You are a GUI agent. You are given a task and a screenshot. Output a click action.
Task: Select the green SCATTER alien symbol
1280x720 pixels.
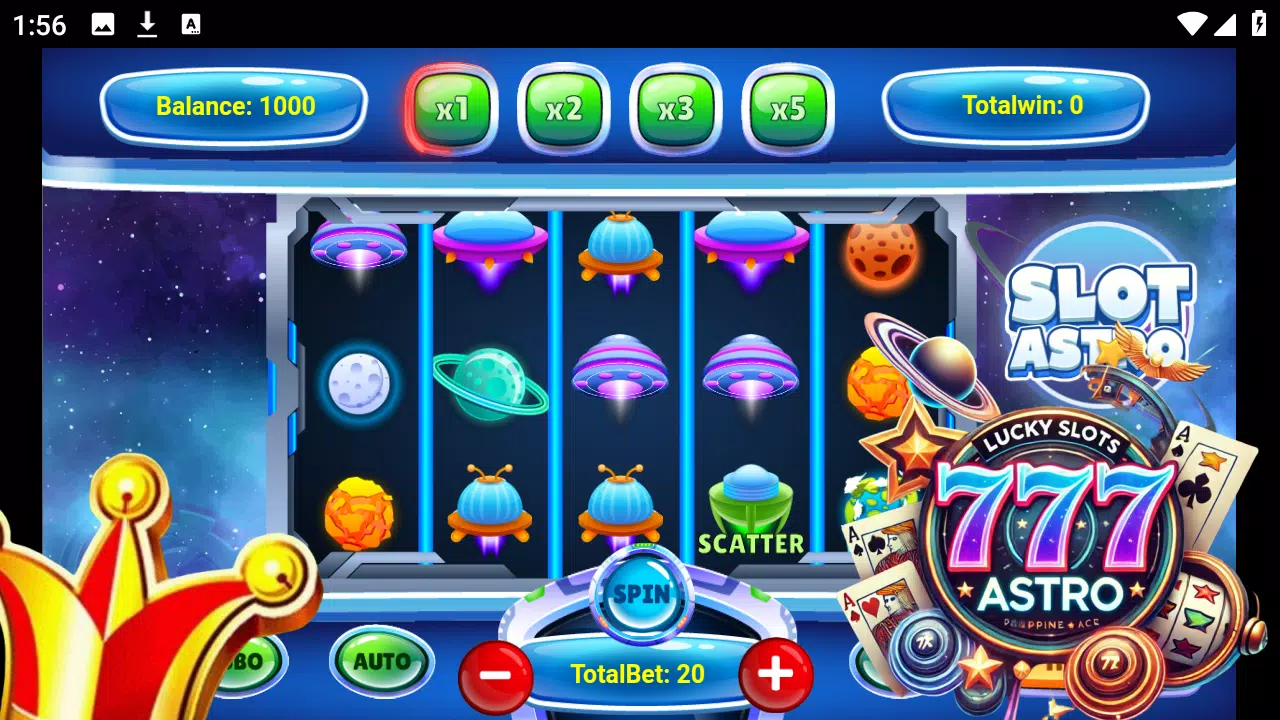pyautogui.click(x=748, y=500)
